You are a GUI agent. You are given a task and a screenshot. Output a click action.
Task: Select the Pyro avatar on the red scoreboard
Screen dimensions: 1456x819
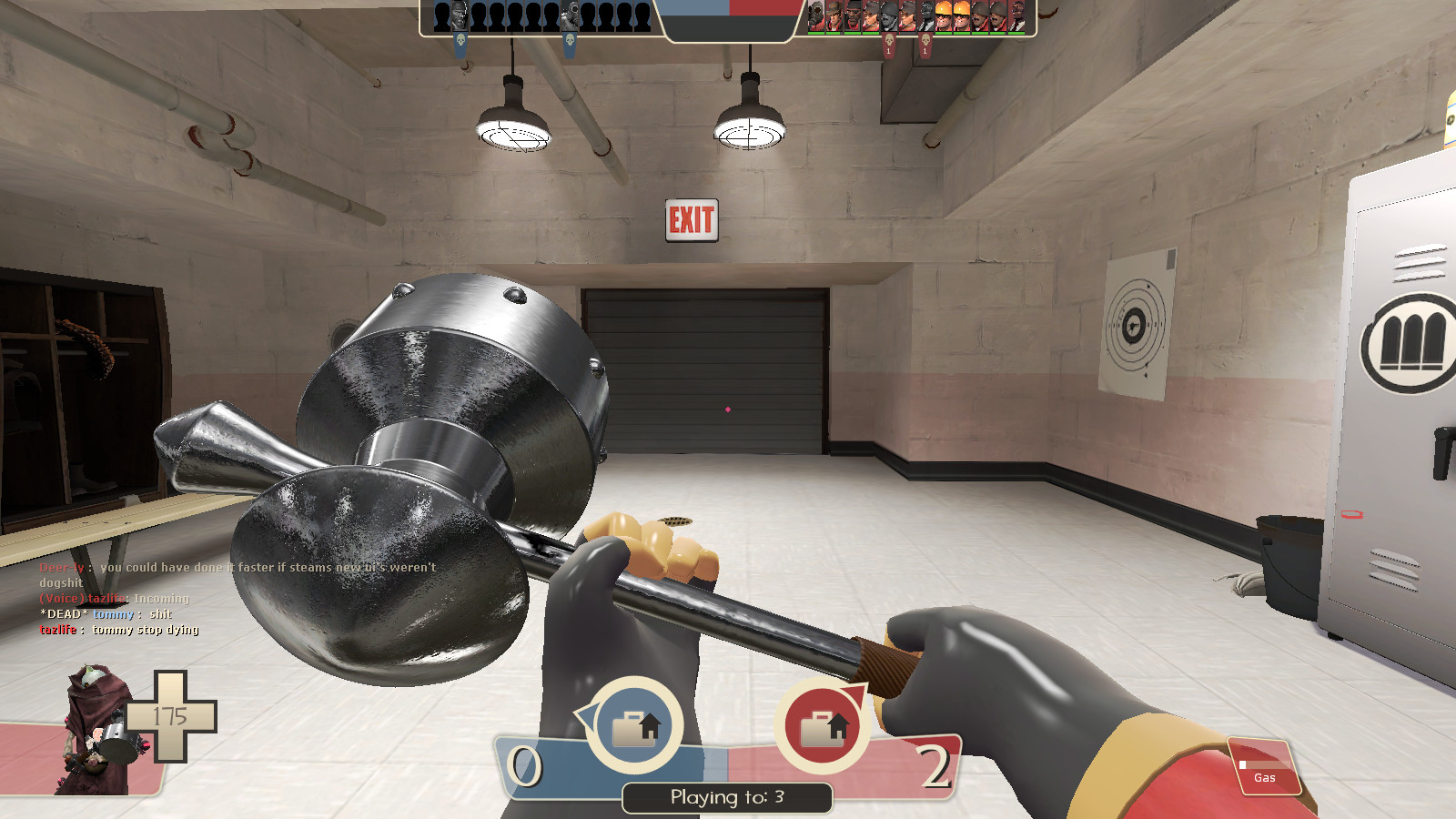coord(814,15)
